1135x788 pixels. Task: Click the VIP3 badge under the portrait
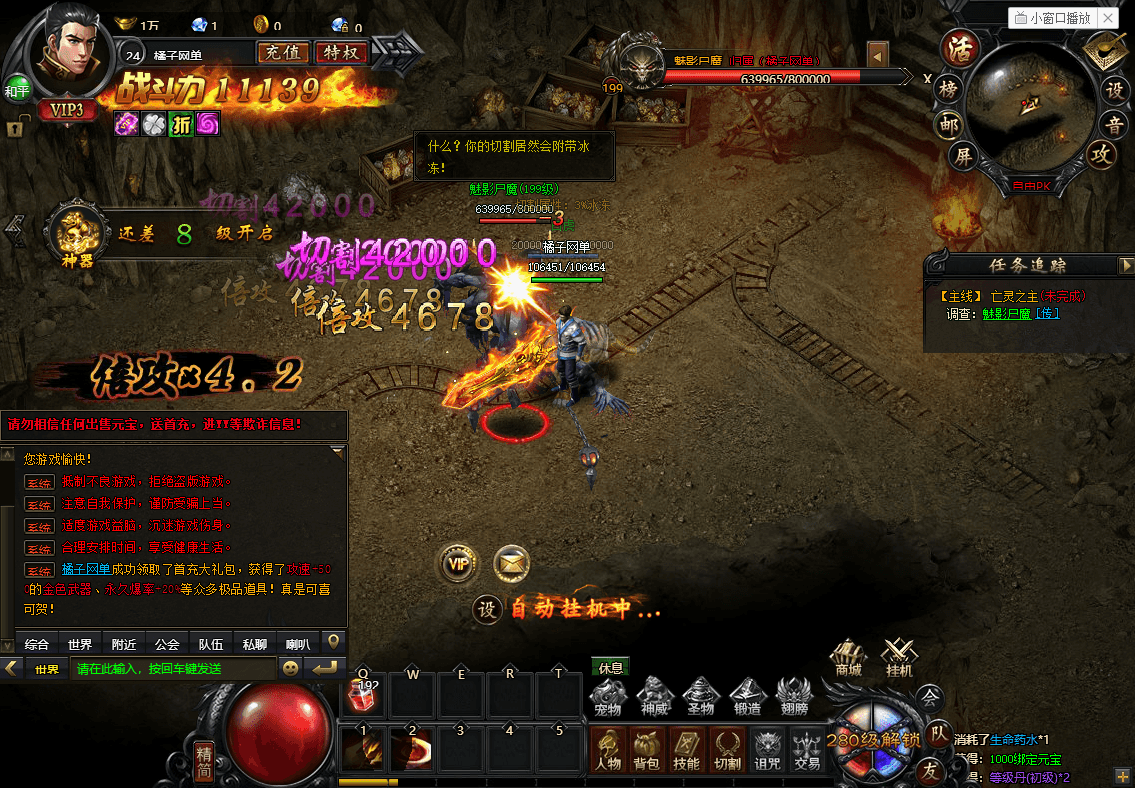(67, 110)
